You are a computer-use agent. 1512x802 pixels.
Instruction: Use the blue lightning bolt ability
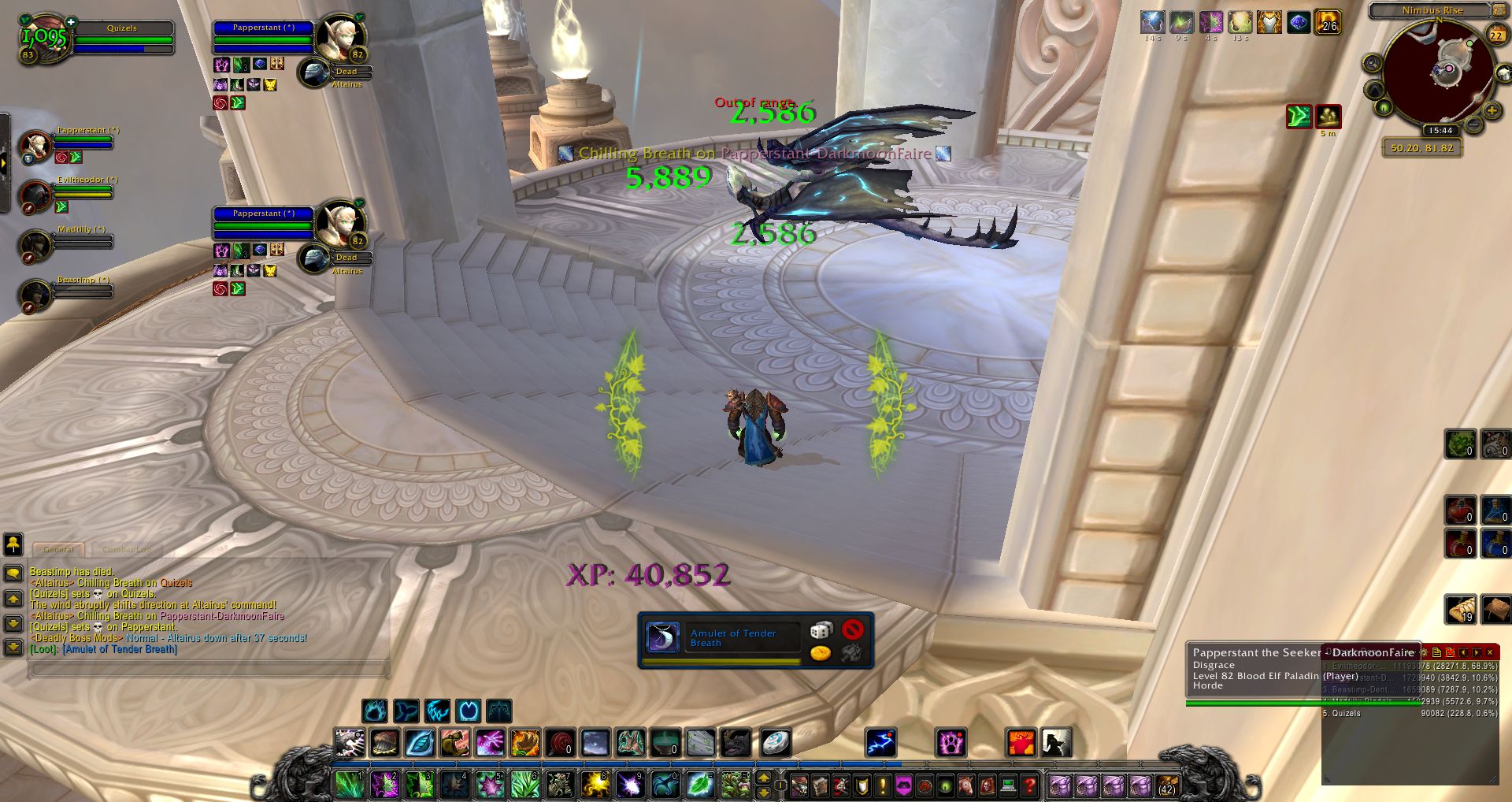880,743
